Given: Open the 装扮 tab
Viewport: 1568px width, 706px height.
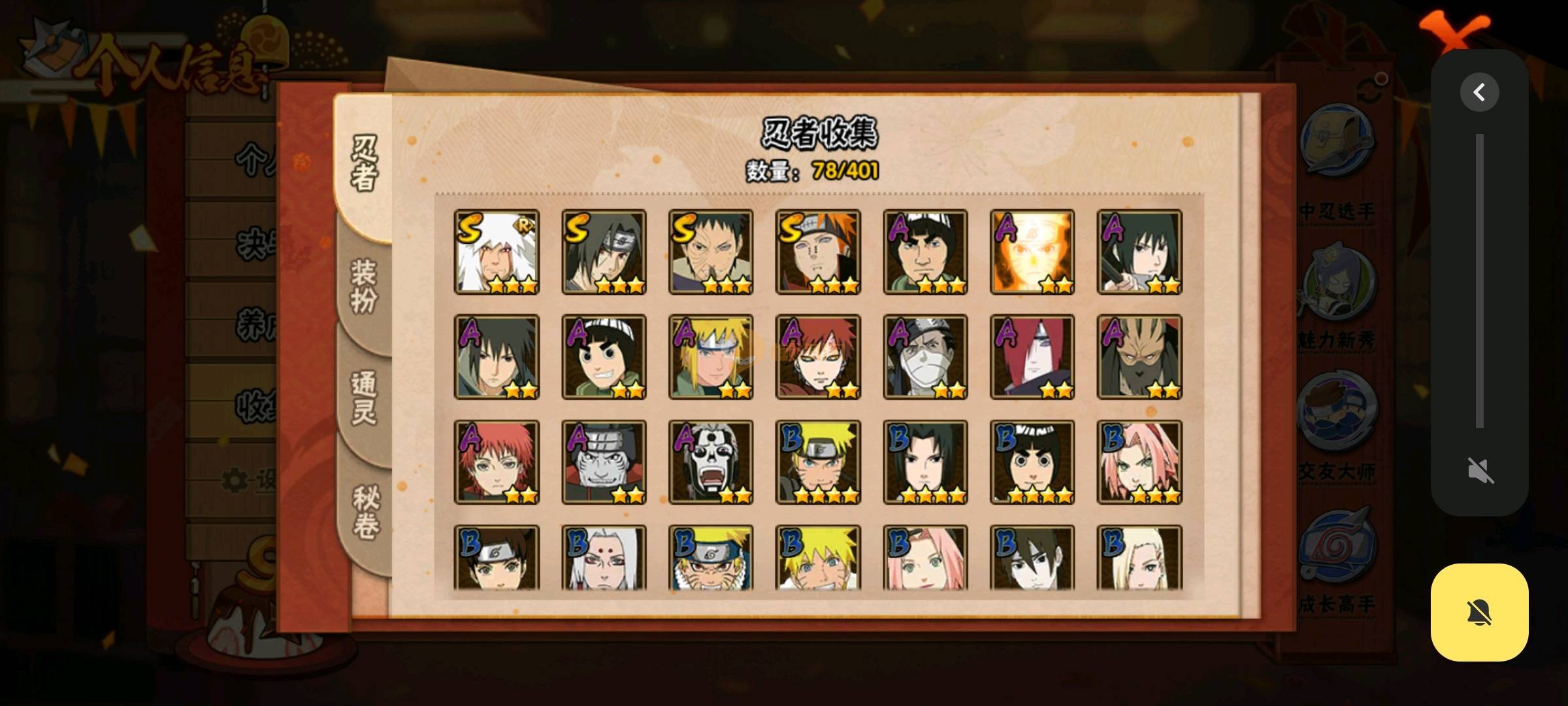Looking at the screenshot, I should tap(365, 286).
